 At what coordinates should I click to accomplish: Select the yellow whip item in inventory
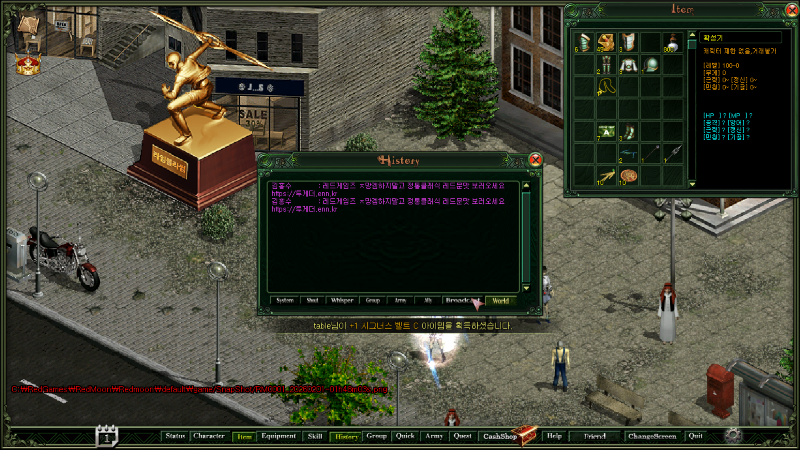point(606,87)
